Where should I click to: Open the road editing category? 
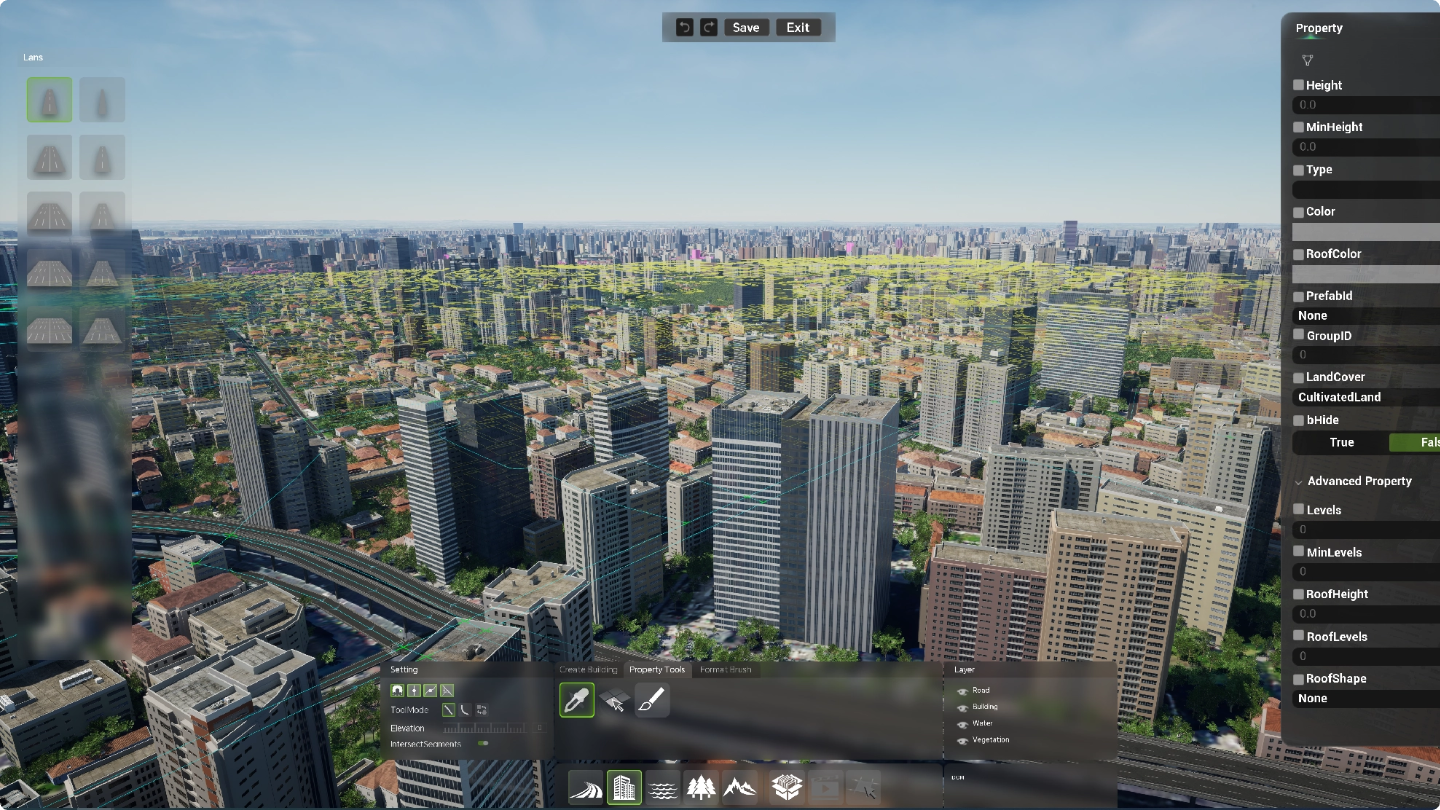586,788
